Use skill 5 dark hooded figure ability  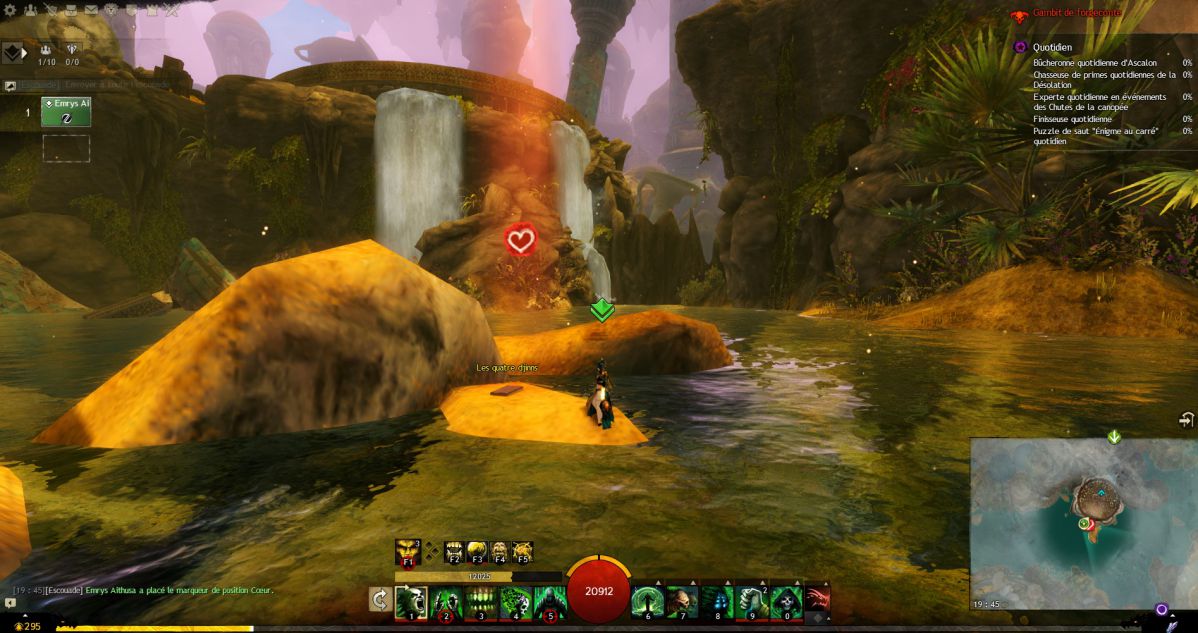(549, 602)
